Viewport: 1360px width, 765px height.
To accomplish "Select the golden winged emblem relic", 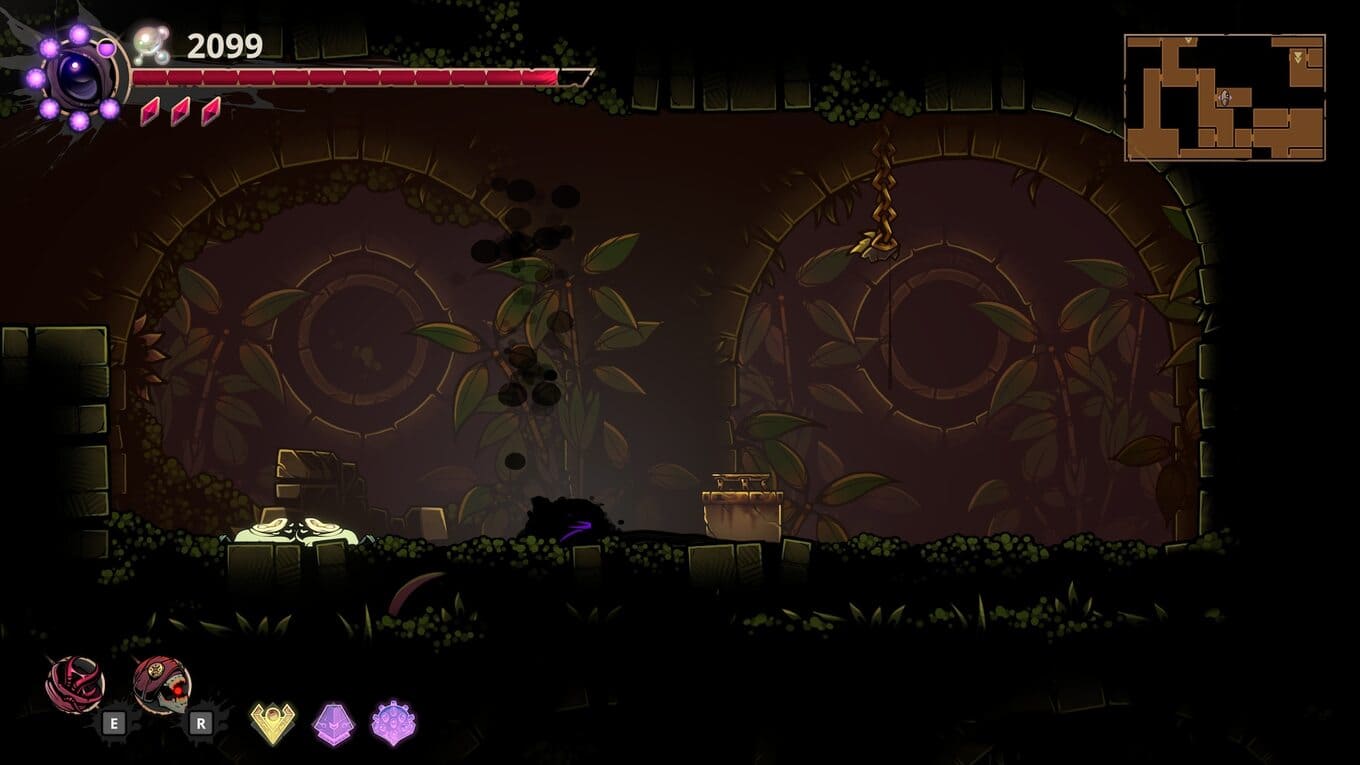I will tap(272, 722).
